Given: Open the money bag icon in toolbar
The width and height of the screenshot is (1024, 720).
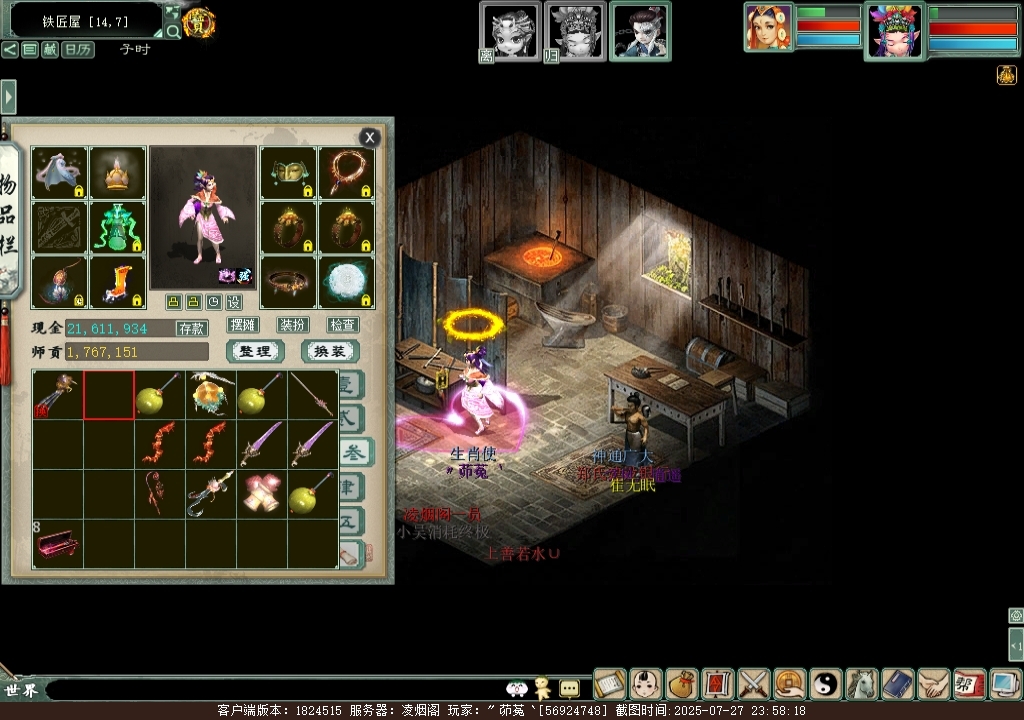Looking at the screenshot, I should pyautogui.click(x=682, y=684).
